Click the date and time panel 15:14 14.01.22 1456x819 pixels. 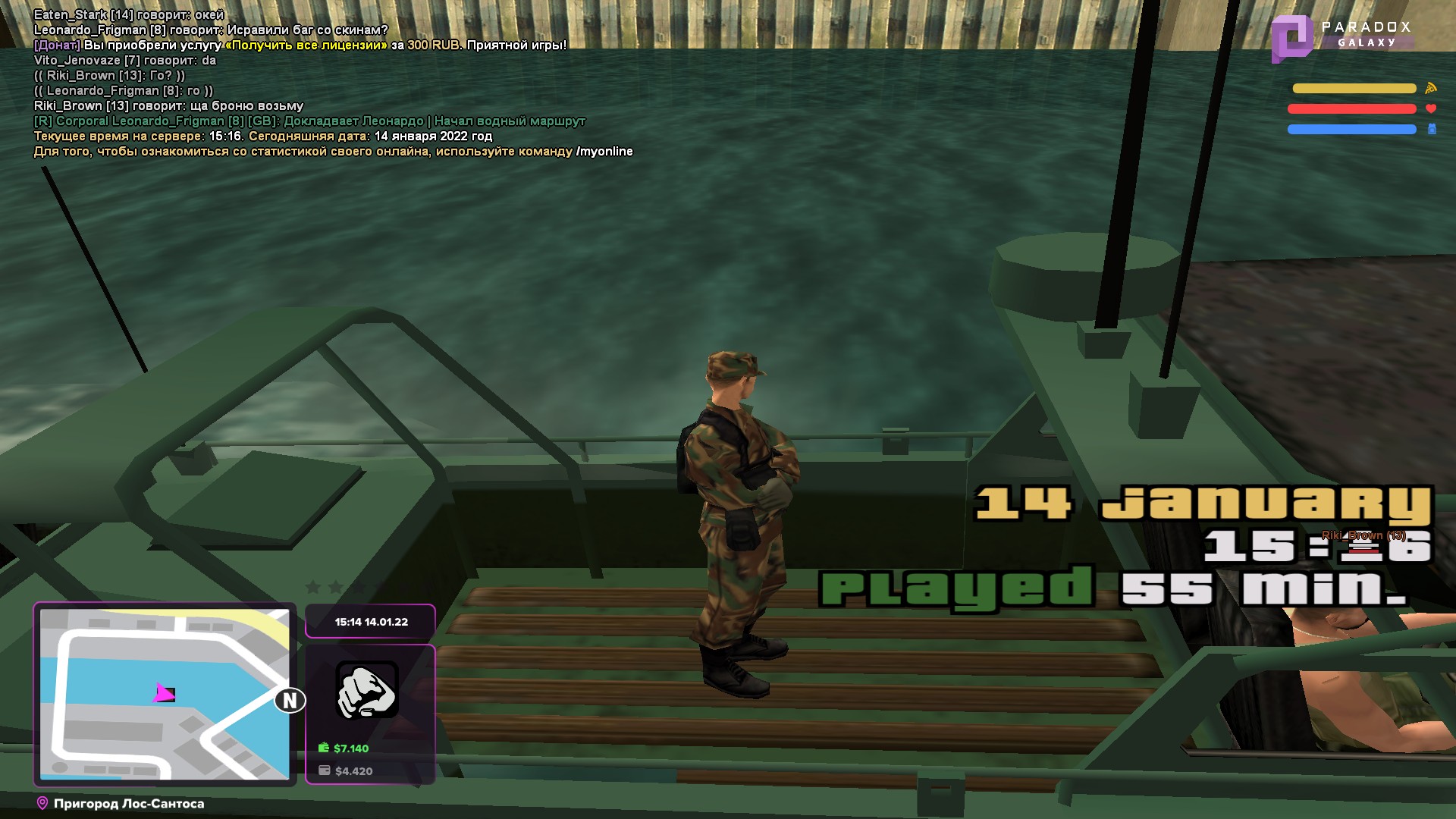coord(371,622)
